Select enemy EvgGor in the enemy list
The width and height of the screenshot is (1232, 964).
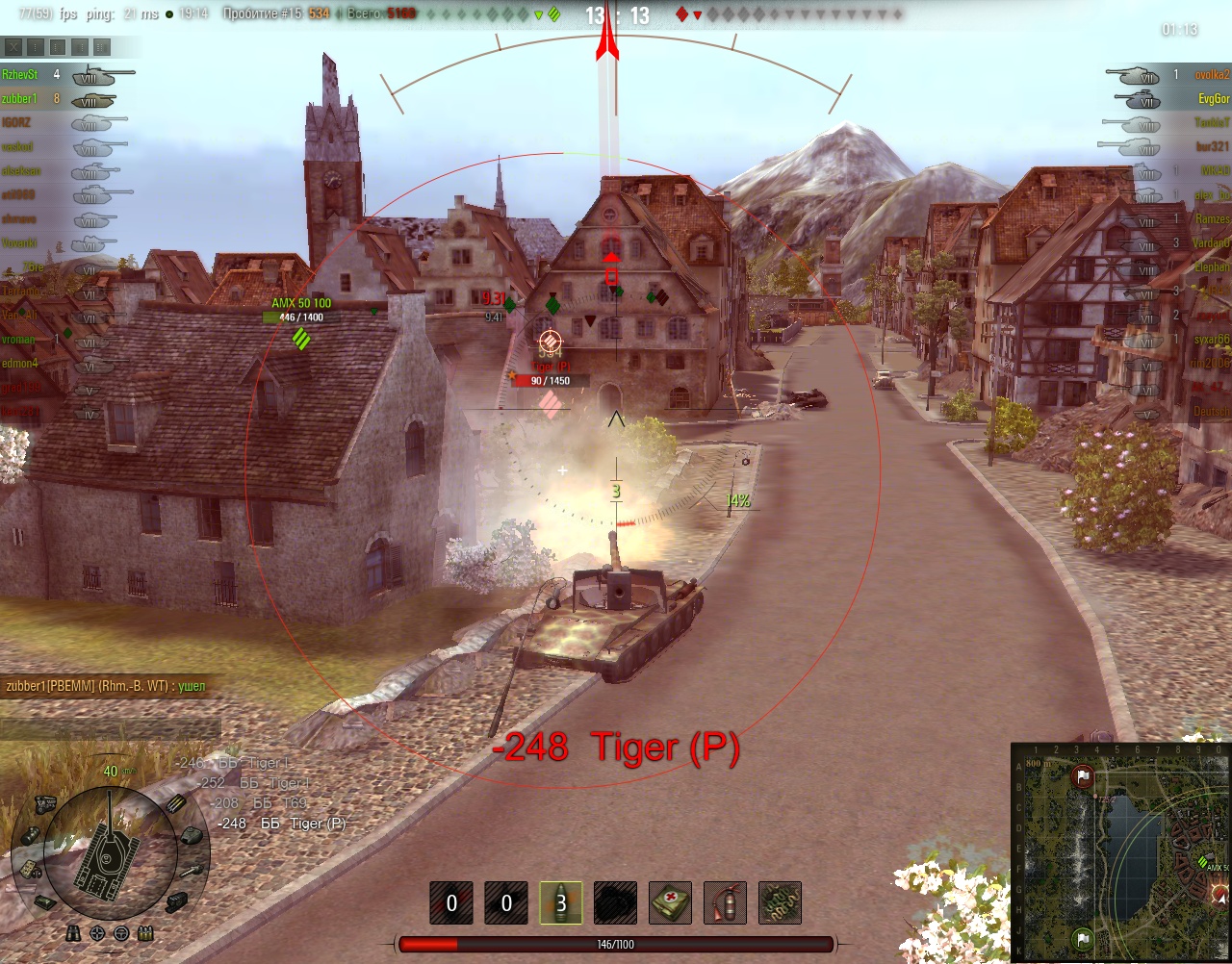click(x=1213, y=99)
